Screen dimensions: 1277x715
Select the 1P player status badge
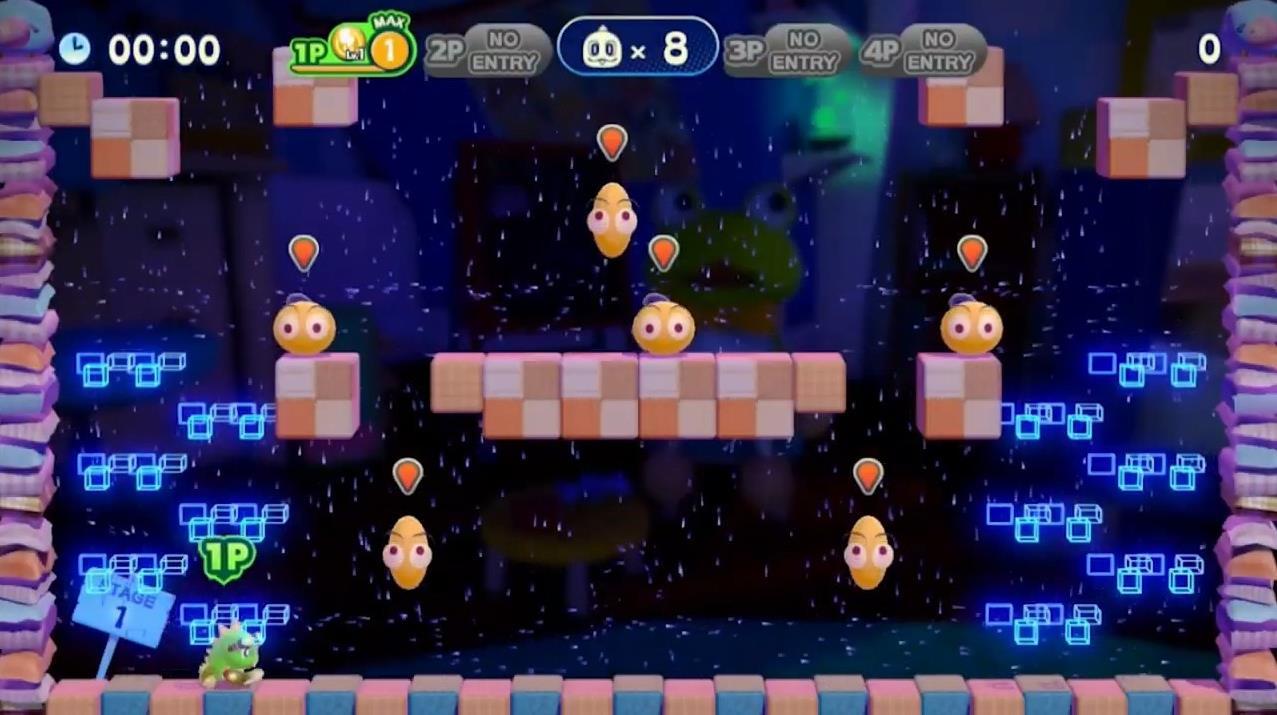coord(352,49)
